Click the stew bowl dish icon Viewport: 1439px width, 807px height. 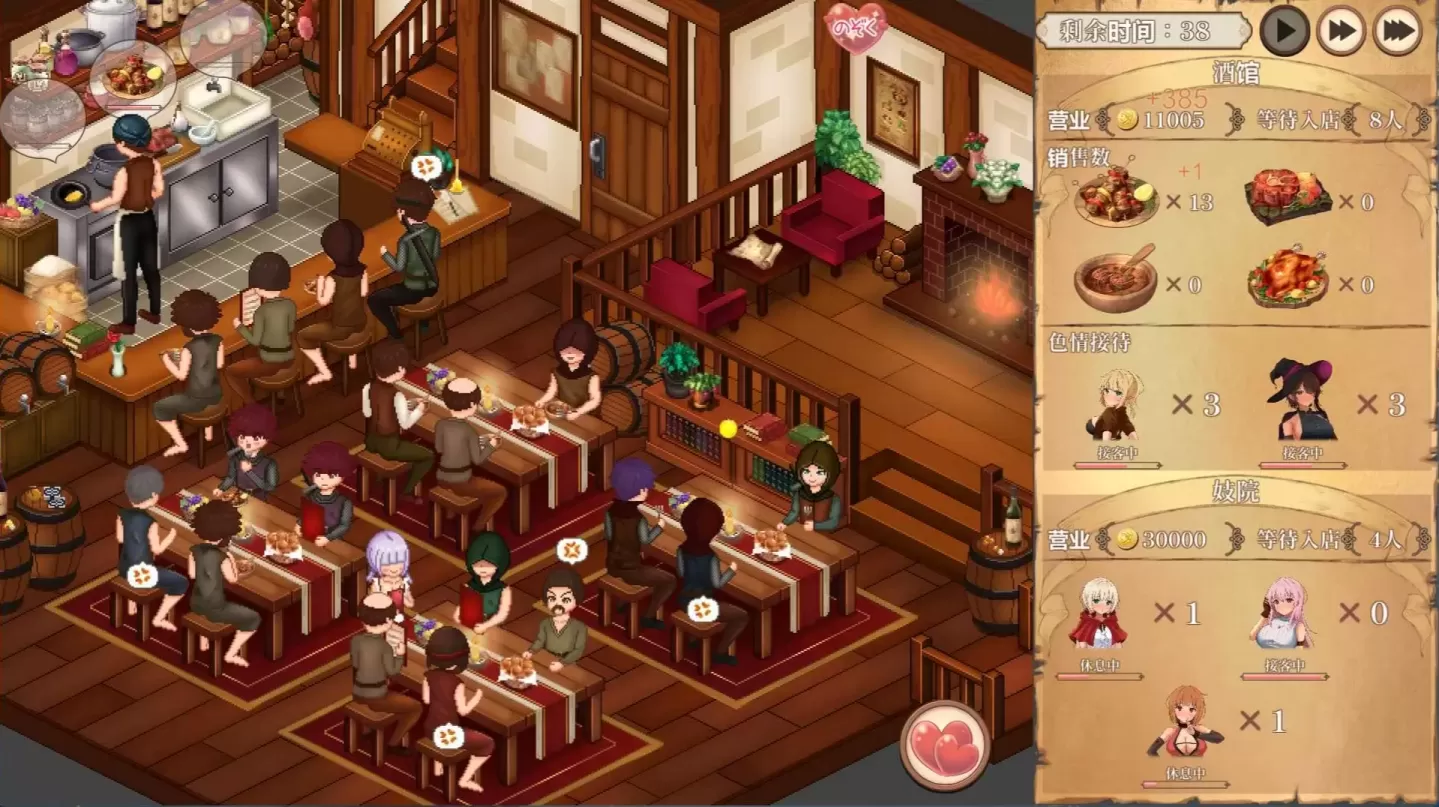point(1116,279)
